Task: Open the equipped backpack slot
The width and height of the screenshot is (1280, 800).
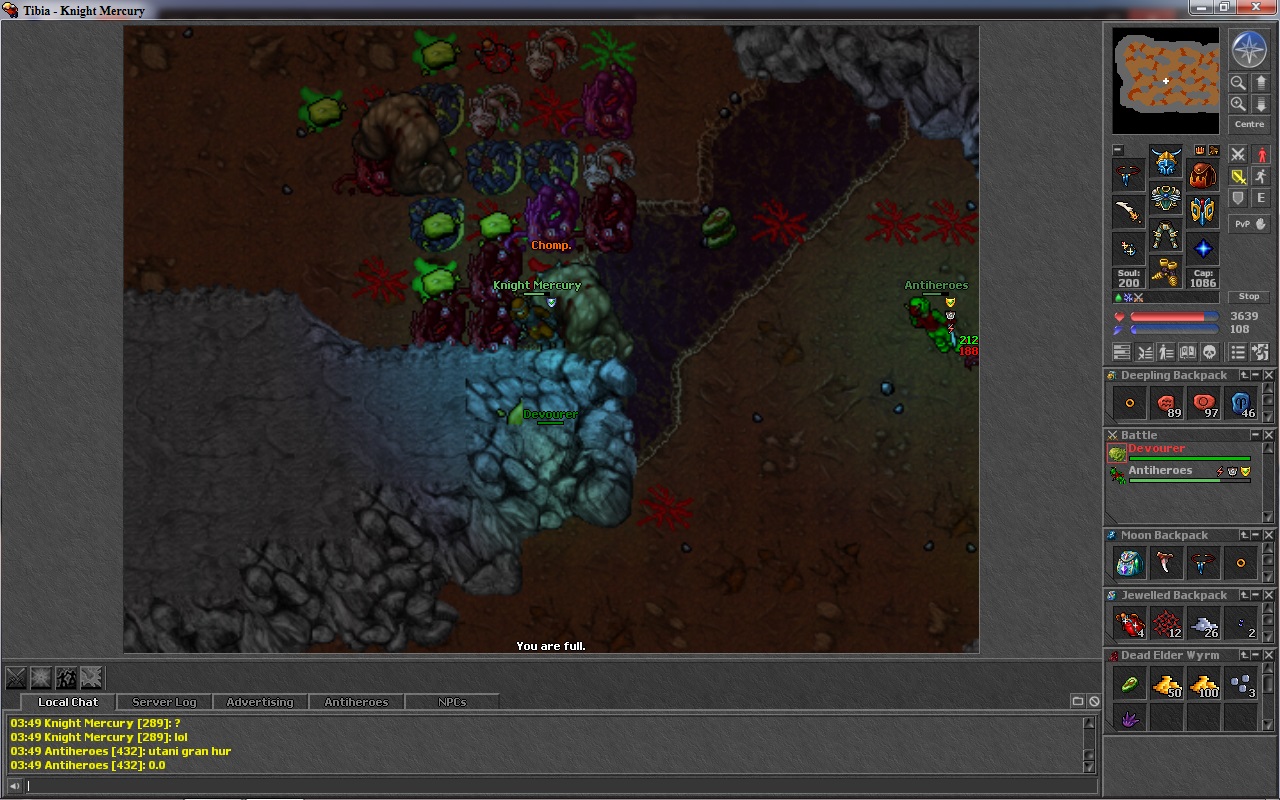Action: point(1203,175)
